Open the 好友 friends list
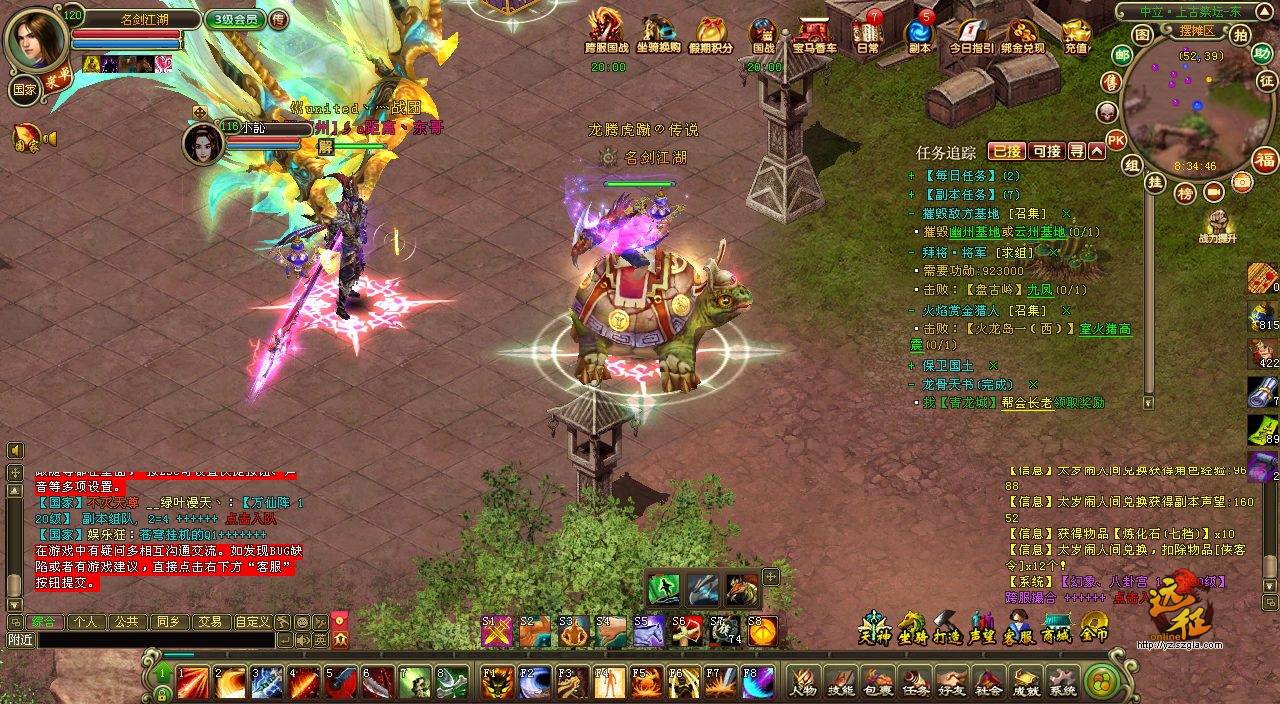This screenshot has height=704, width=1280. (x=952, y=682)
